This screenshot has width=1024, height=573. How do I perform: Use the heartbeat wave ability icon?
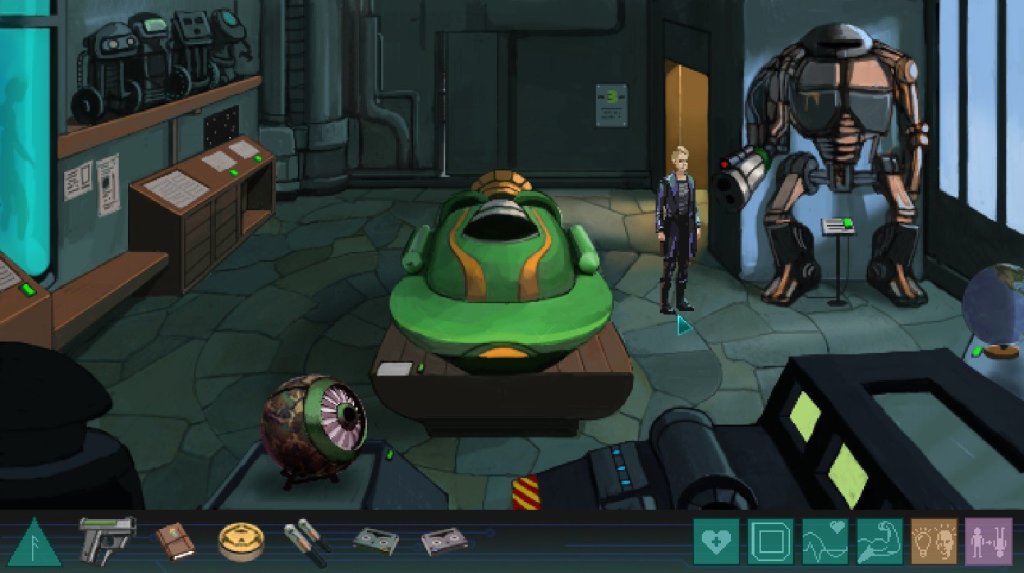point(825,541)
